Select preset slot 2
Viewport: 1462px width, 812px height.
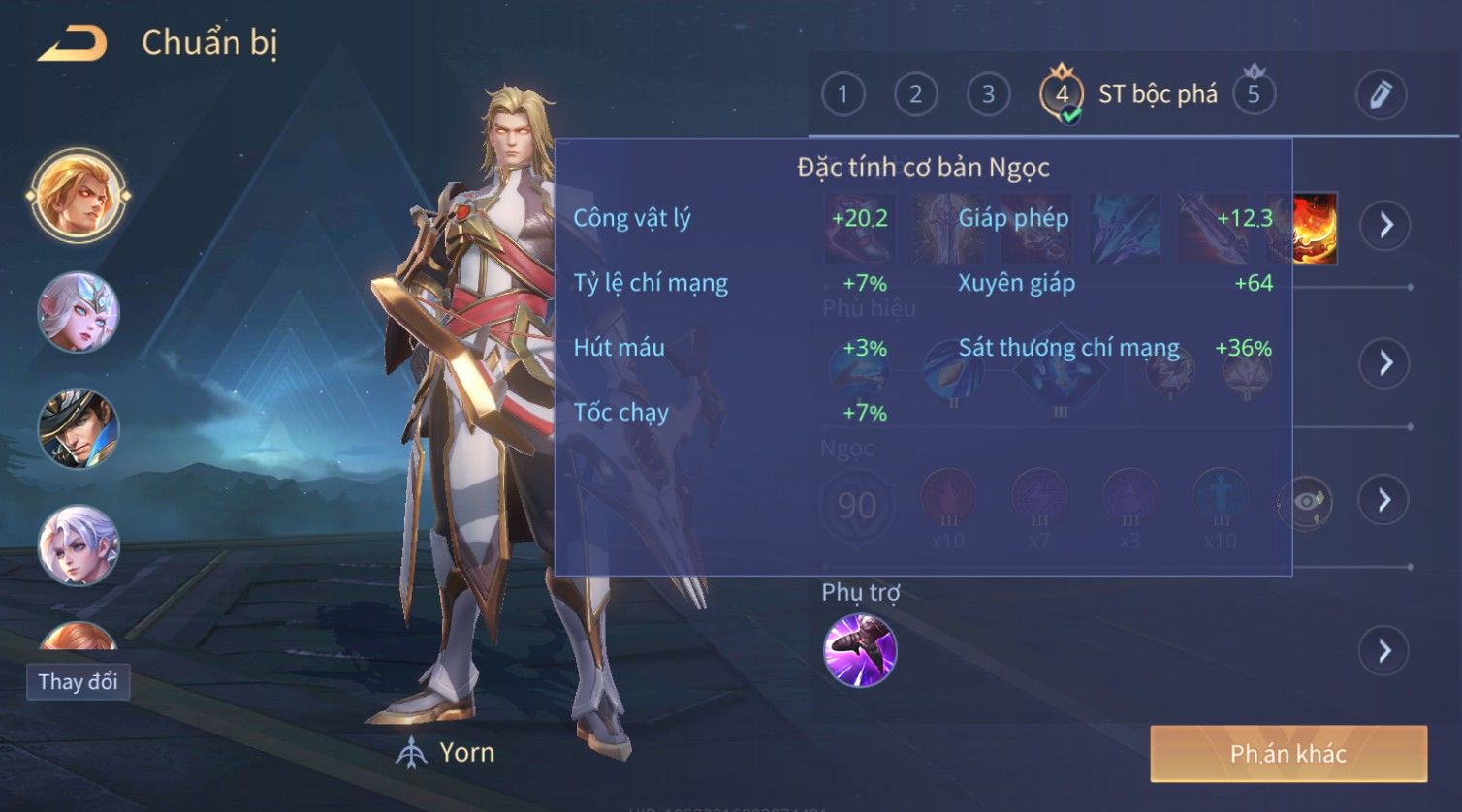[x=915, y=94]
